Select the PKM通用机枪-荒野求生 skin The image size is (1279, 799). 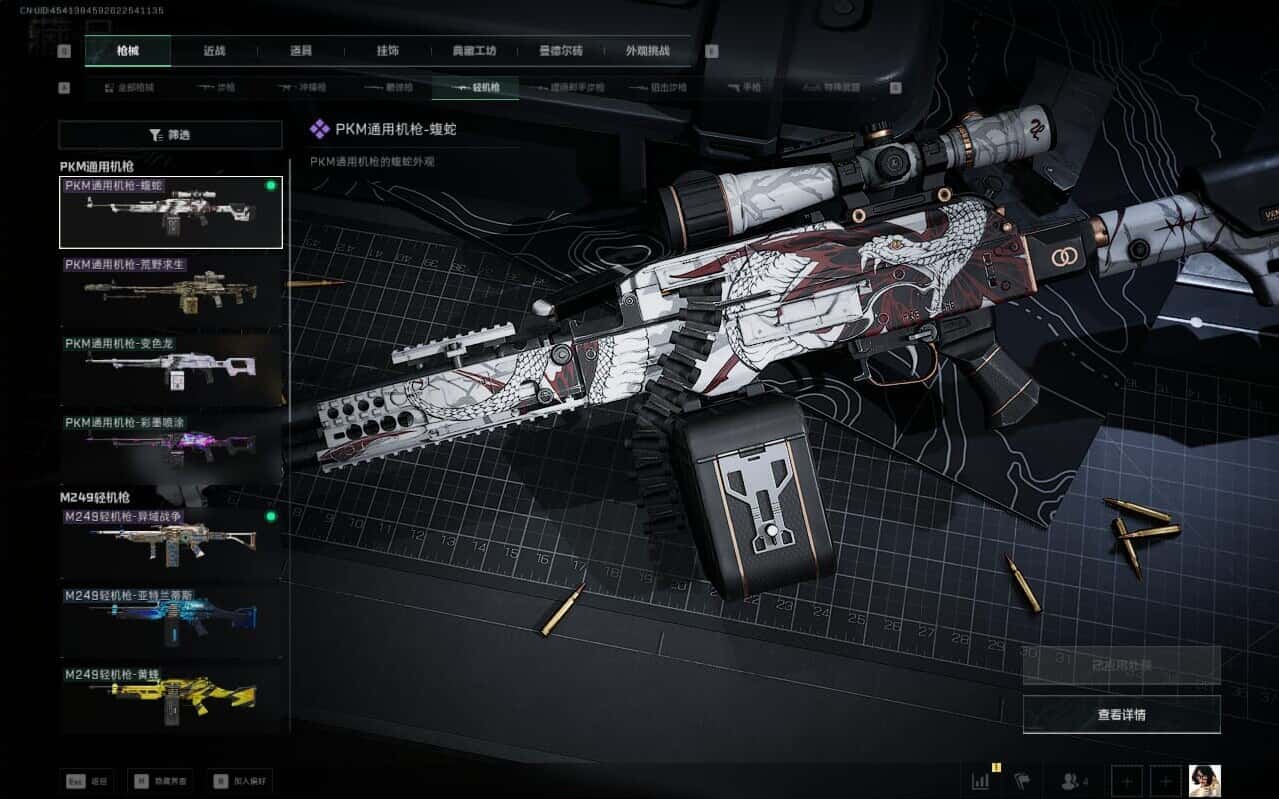tap(171, 291)
